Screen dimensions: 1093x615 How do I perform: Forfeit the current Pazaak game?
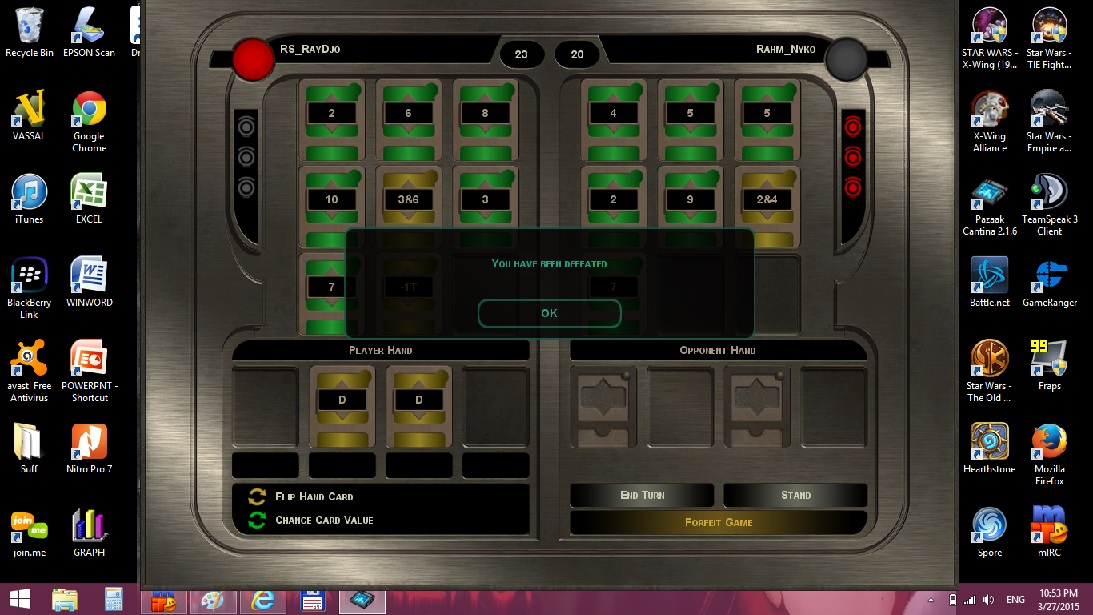[718, 522]
